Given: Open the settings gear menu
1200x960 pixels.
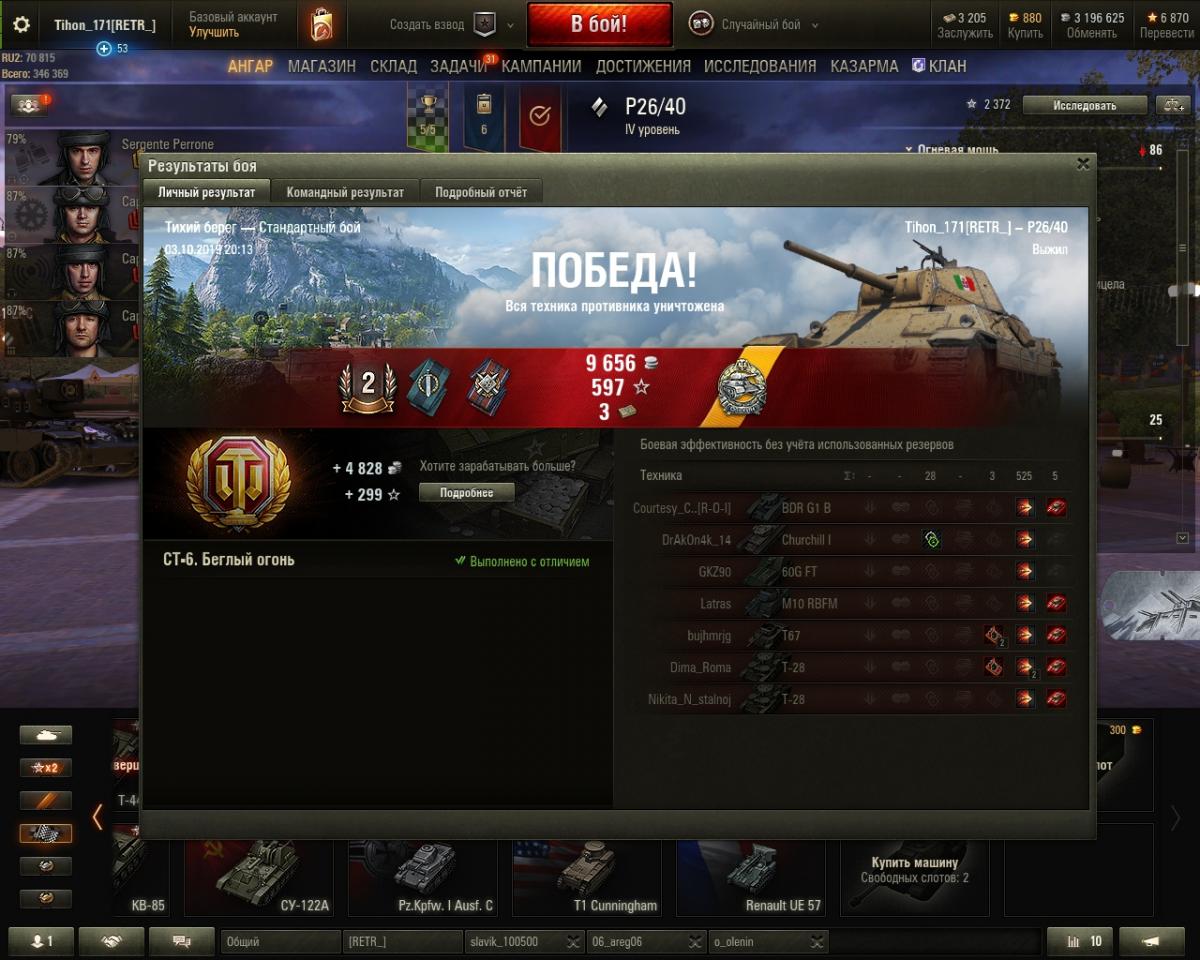Looking at the screenshot, I should click(x=21, y=25).
